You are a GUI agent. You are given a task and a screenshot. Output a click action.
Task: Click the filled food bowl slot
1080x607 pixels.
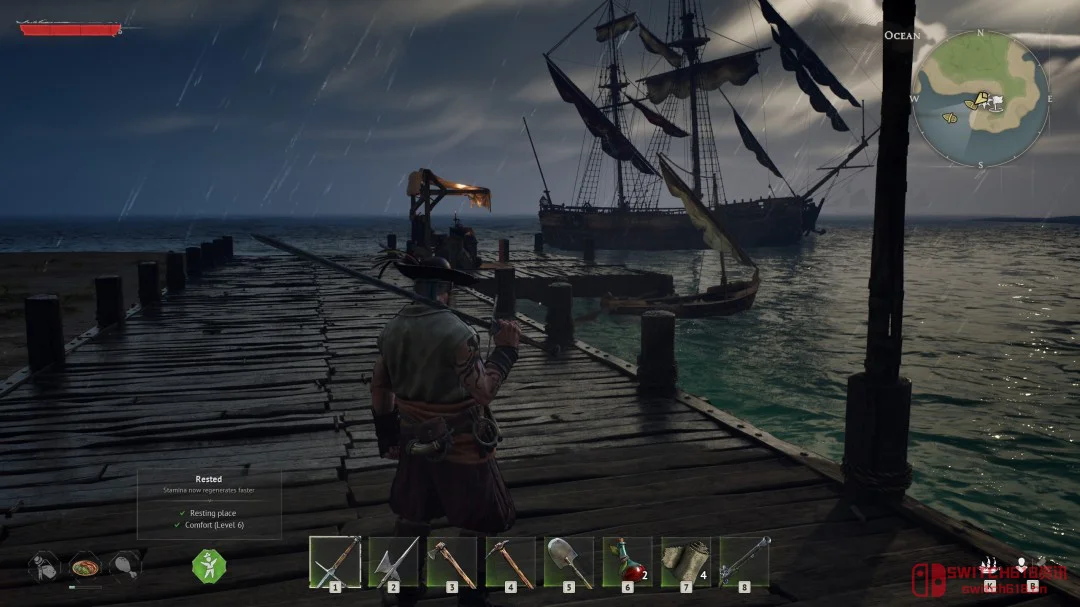coord(85,565)
